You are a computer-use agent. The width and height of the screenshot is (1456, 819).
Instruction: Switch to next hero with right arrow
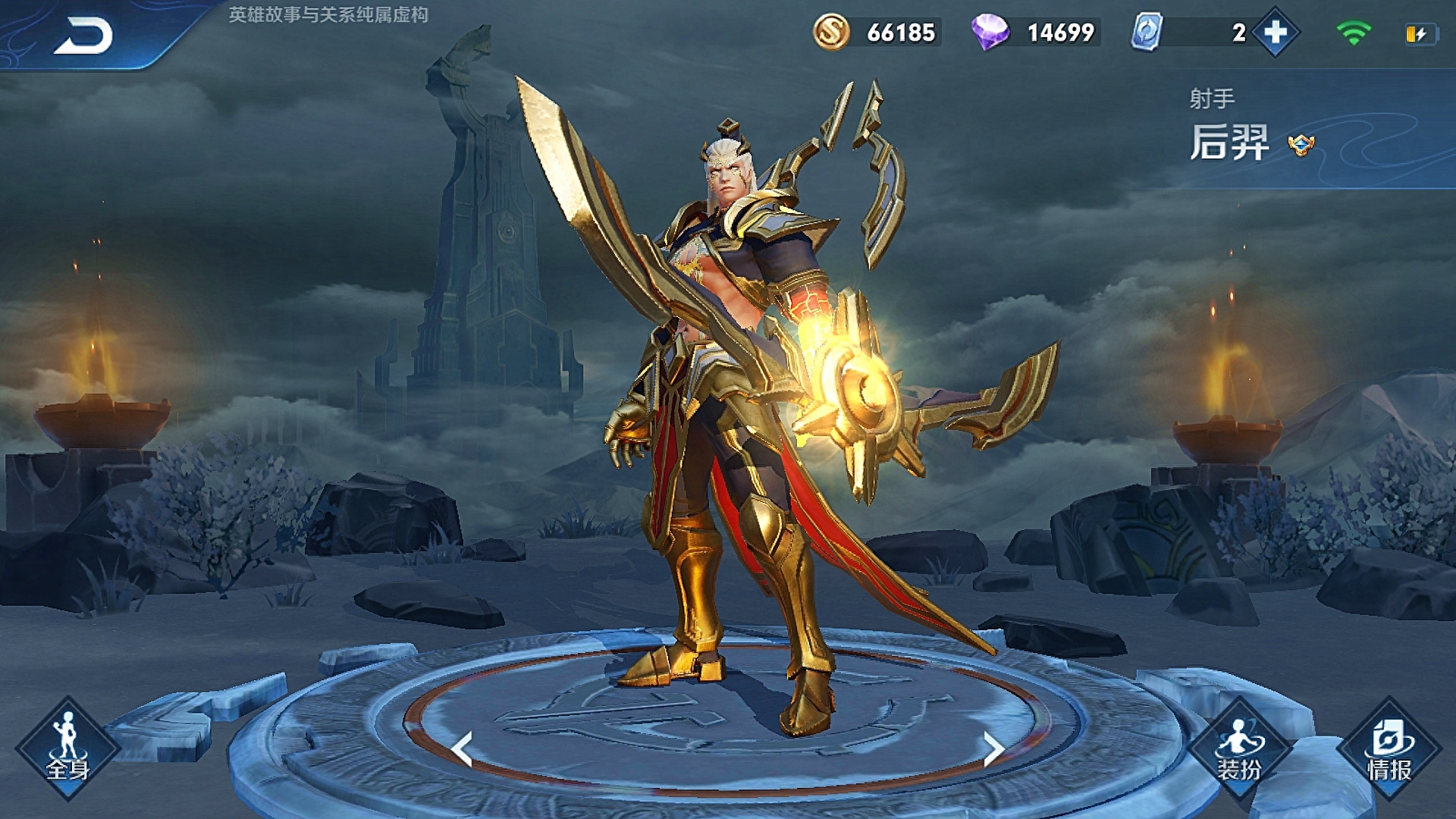pos(993,749)
